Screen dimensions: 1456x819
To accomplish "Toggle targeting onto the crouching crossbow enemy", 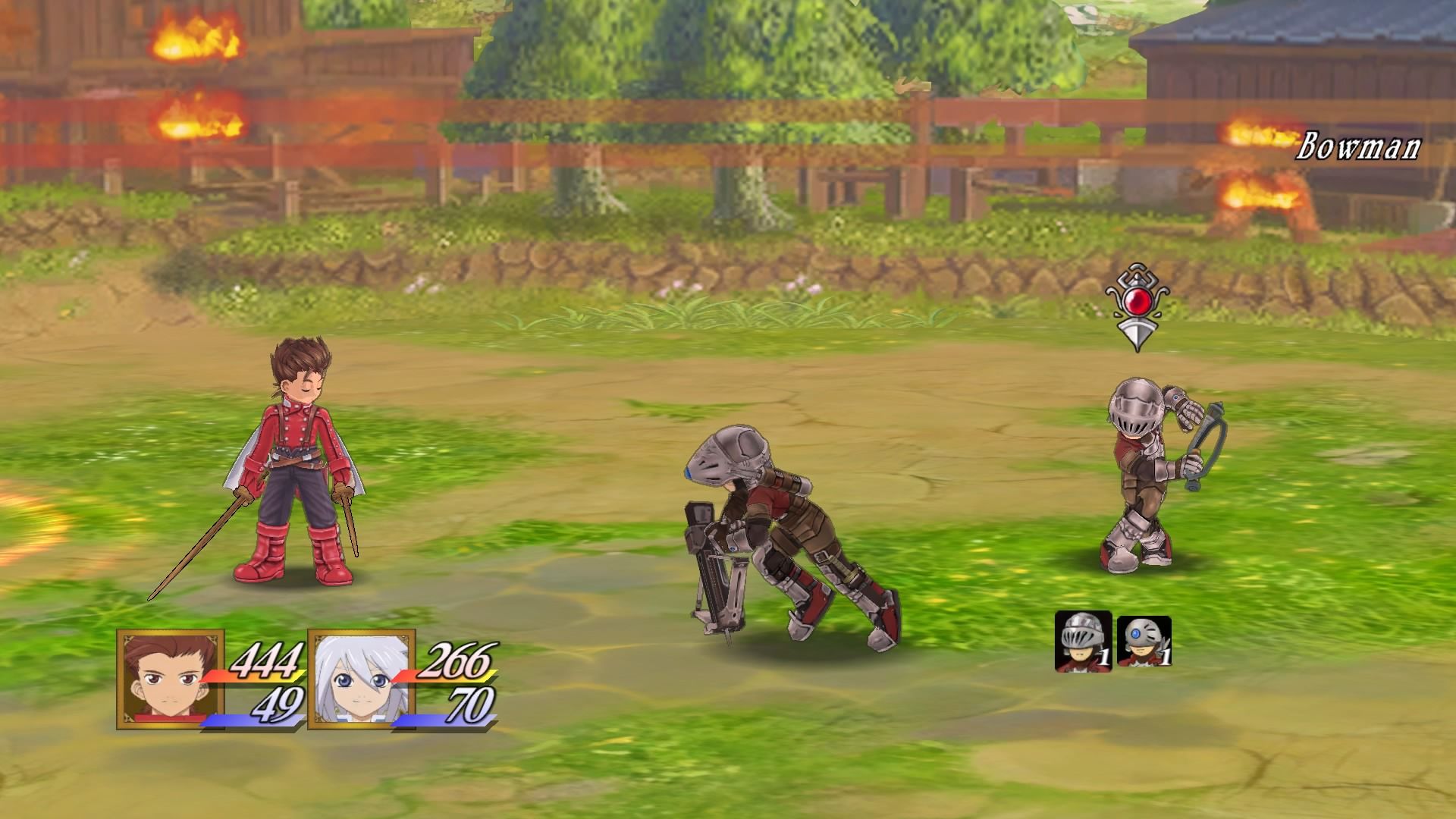I will tap(773, 523).
